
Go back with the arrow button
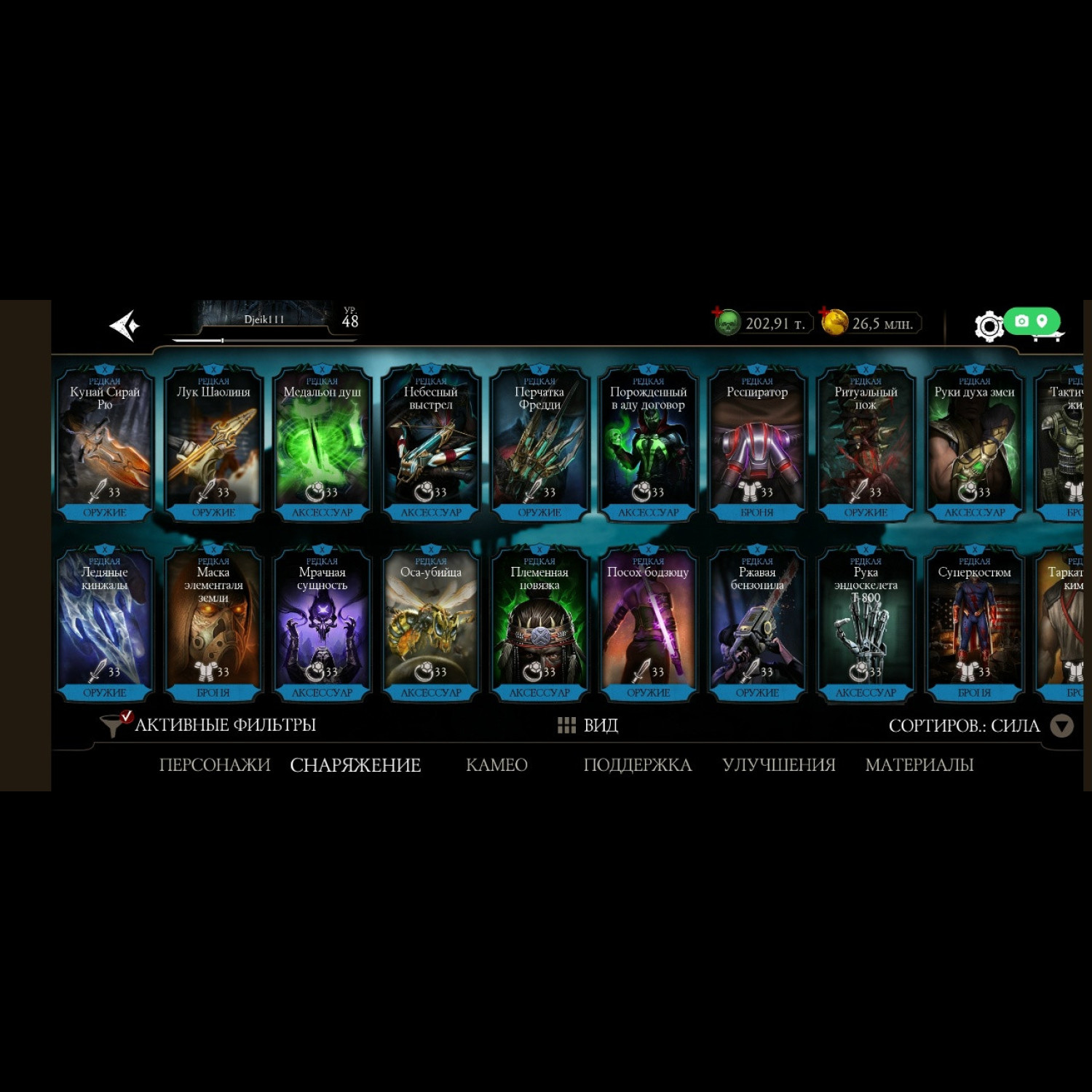pyautogui.click(x=124, y=325)
